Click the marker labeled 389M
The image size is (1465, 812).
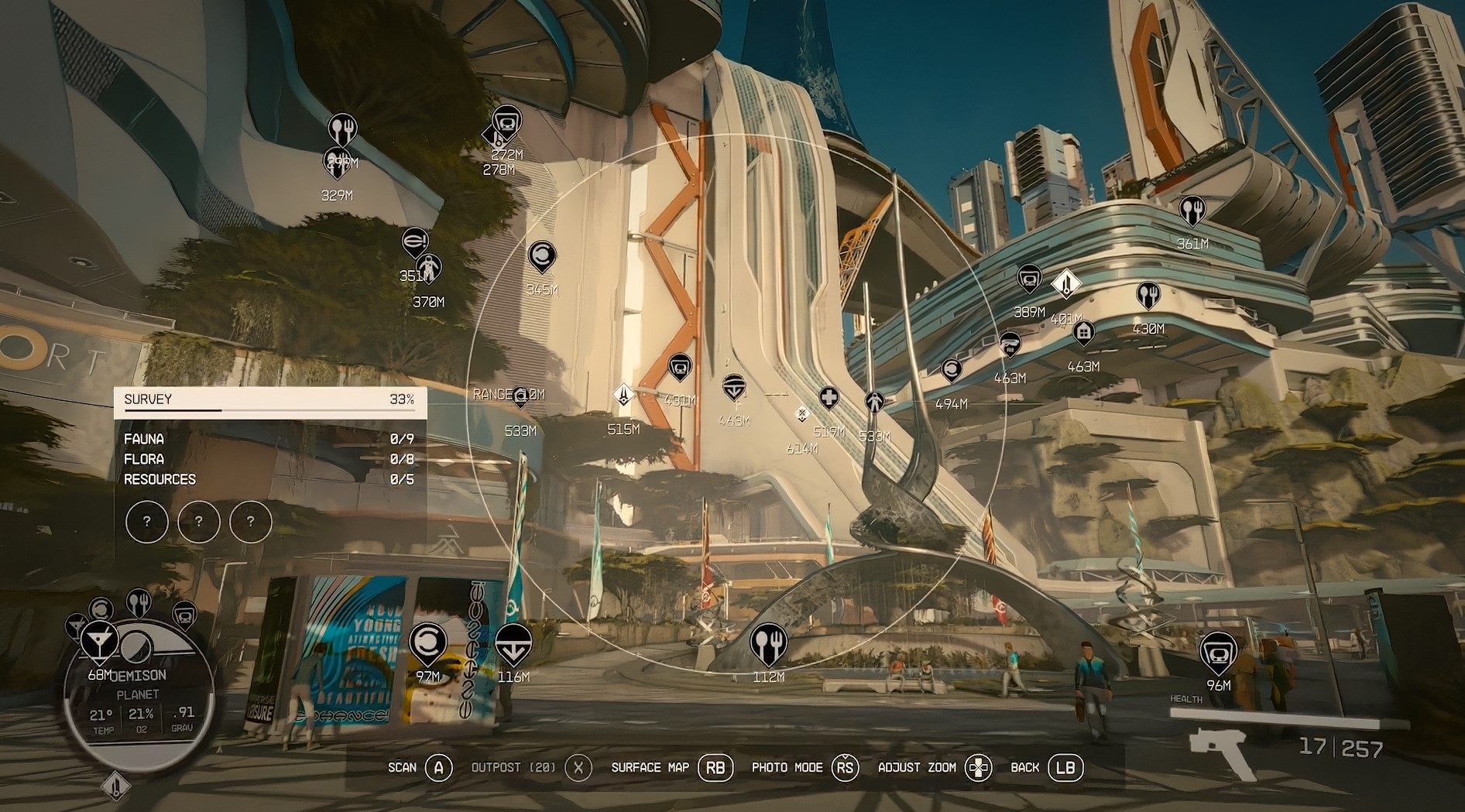(1029, 279)
